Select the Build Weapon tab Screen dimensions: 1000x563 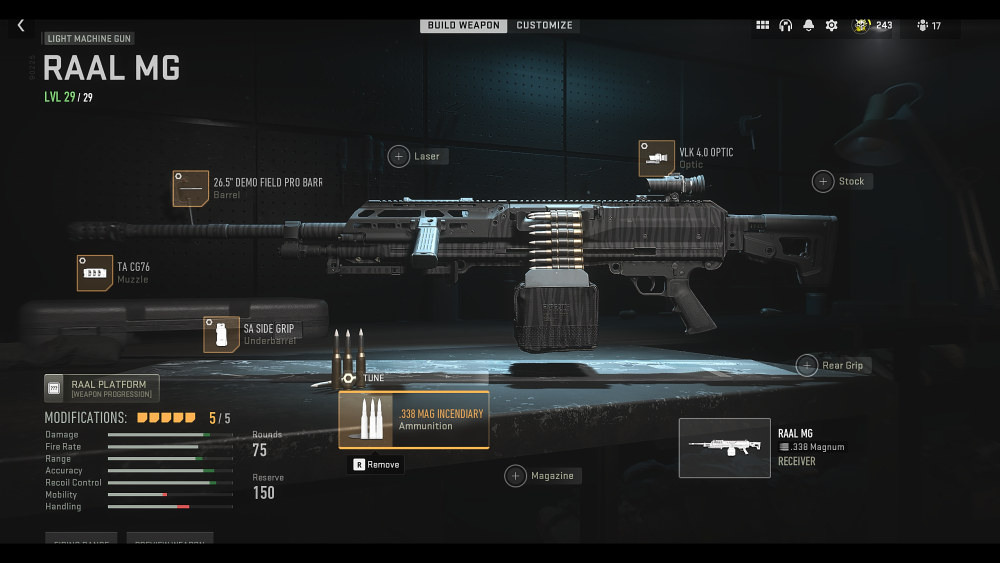464,26
